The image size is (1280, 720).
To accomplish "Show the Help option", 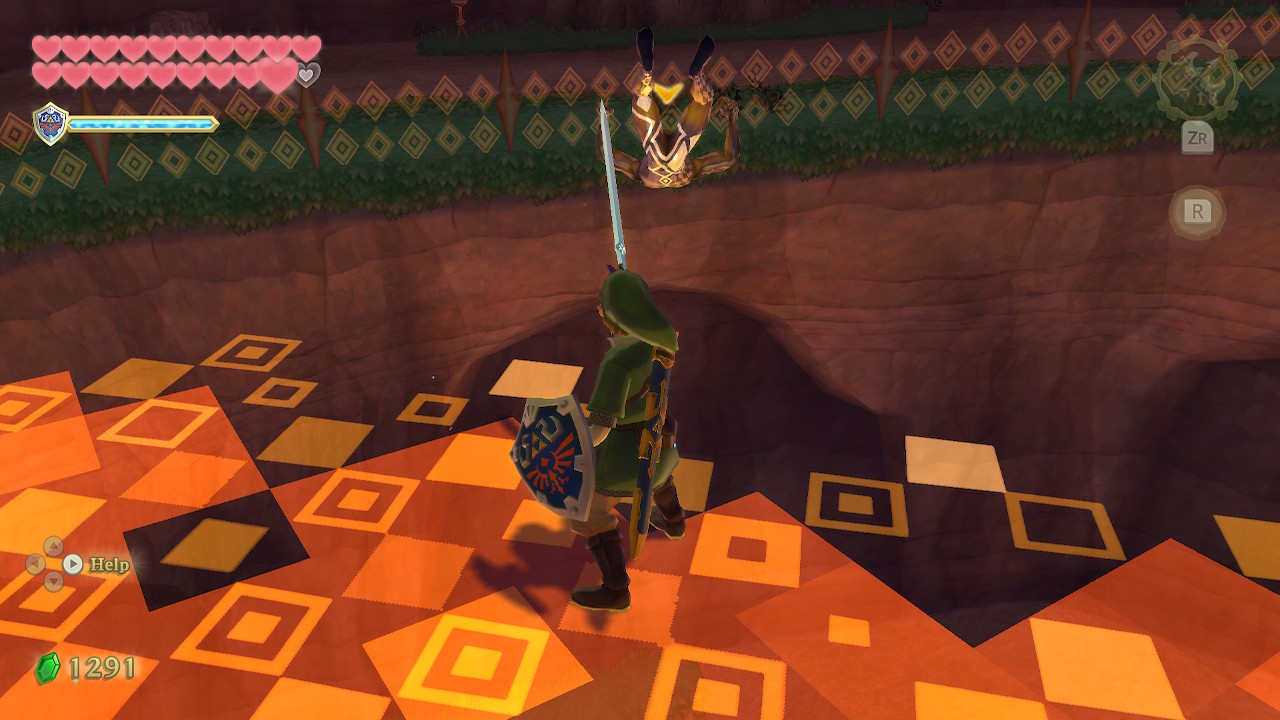I will click(x=108, y=565).
